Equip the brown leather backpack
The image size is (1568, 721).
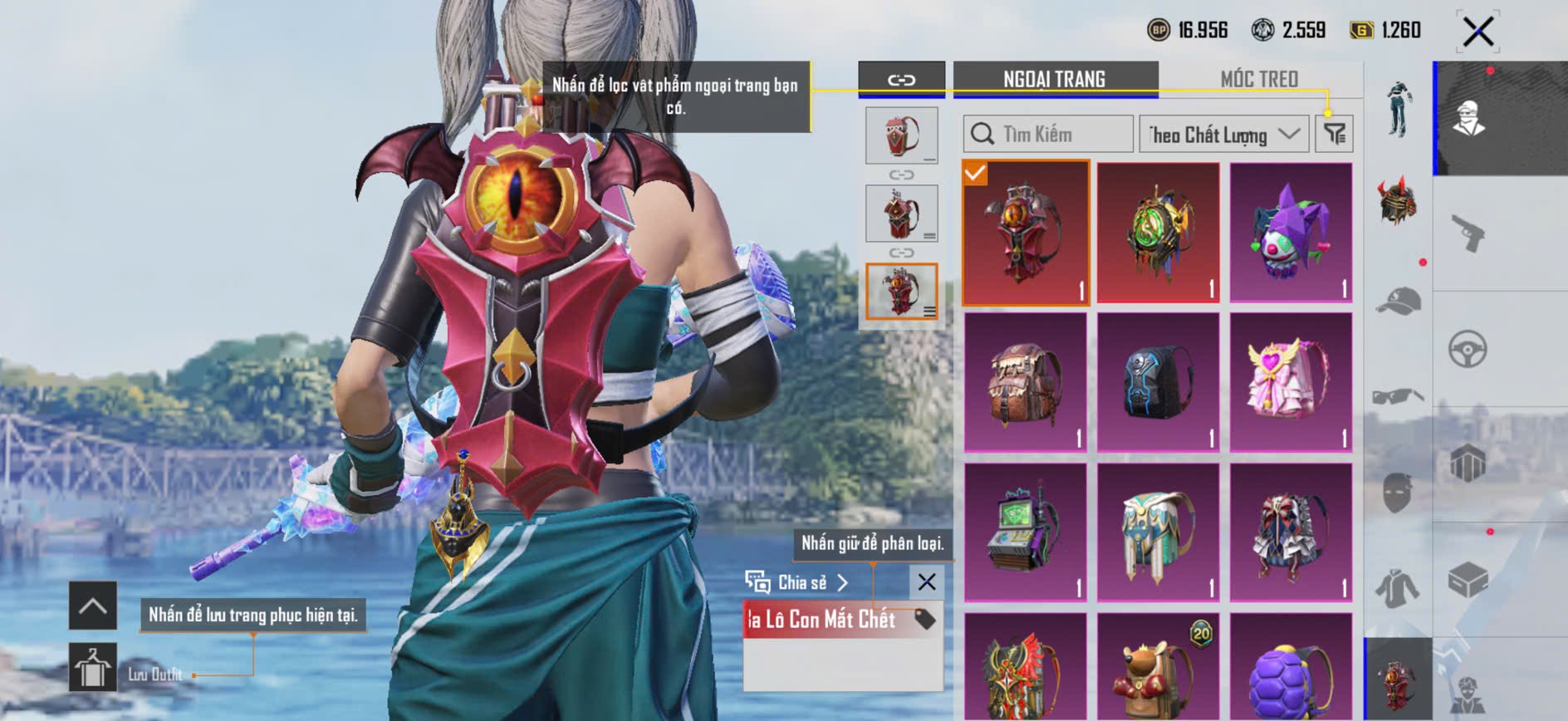(x=1025, y=383)
